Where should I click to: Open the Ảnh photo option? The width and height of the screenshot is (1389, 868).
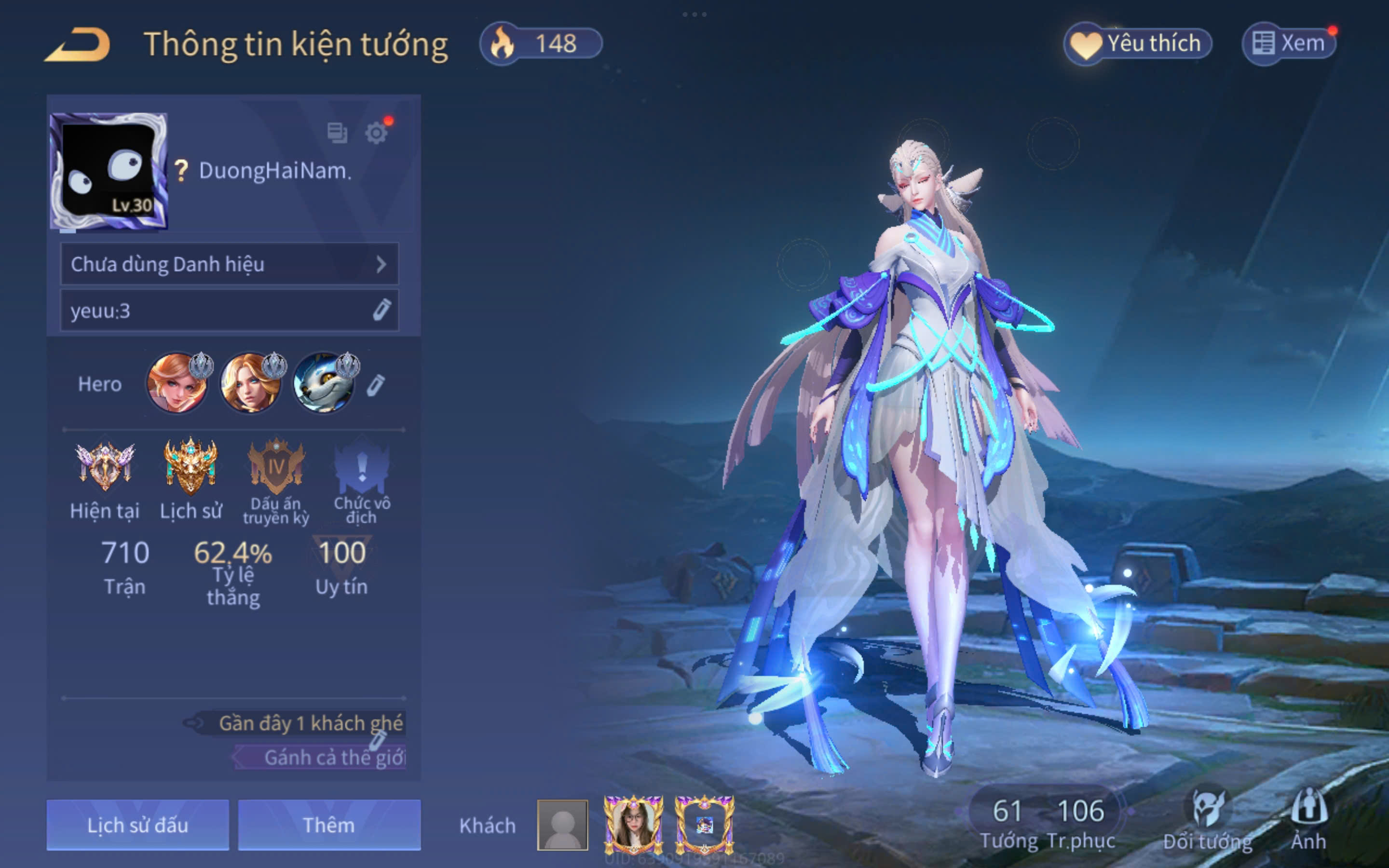tap(1308, 820)
